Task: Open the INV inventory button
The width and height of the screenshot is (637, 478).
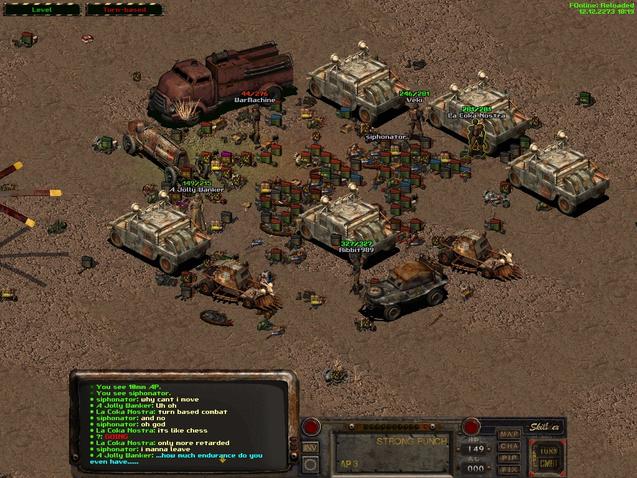Action: pos(311,447)
